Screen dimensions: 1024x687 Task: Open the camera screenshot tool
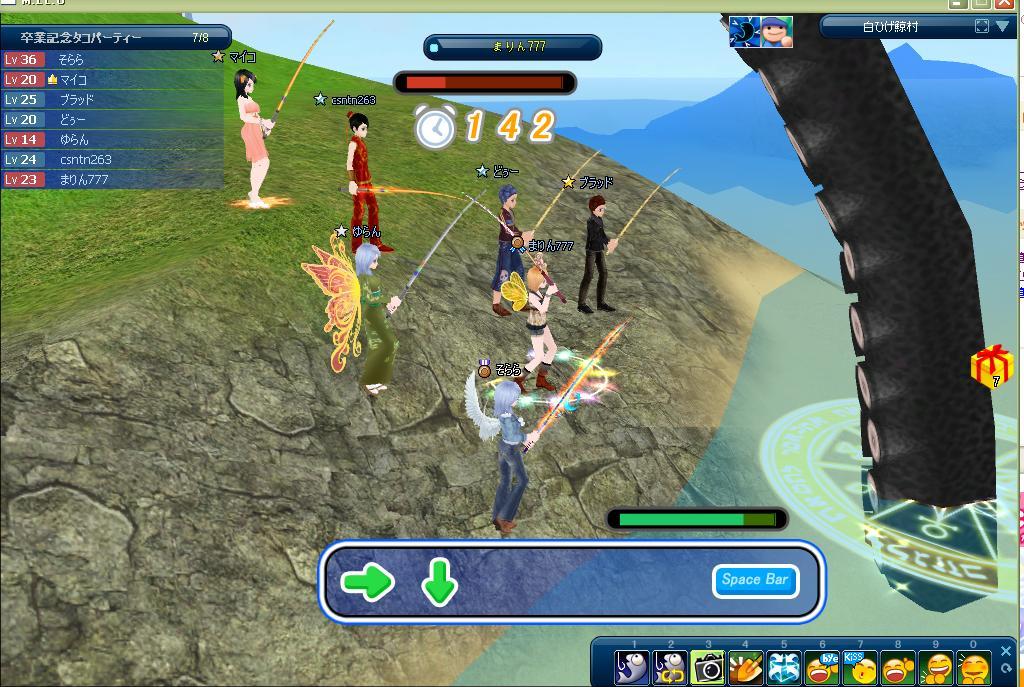(x=708, y=667)
